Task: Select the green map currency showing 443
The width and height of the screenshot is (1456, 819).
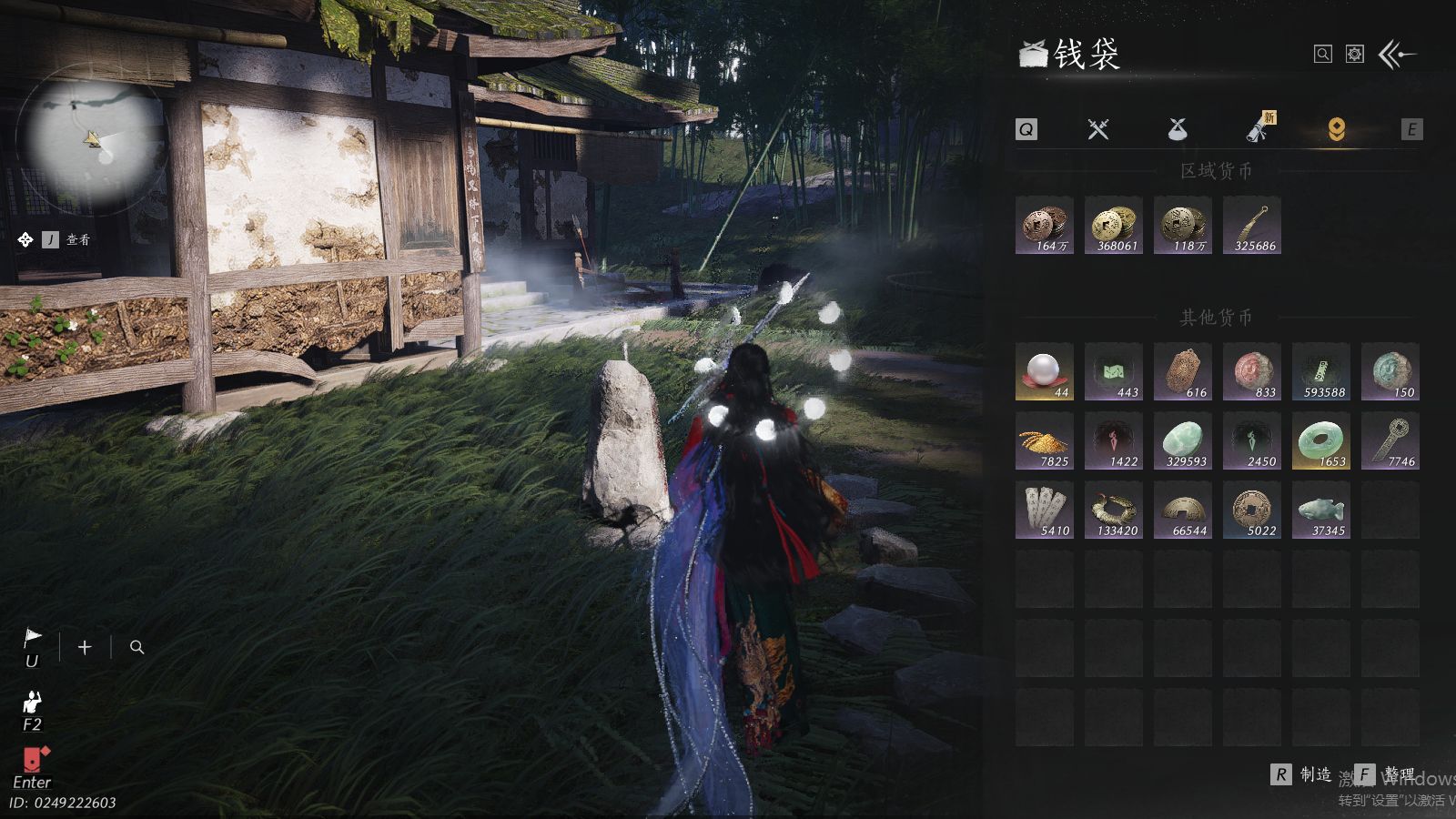Action: [x=1114, y=371]
